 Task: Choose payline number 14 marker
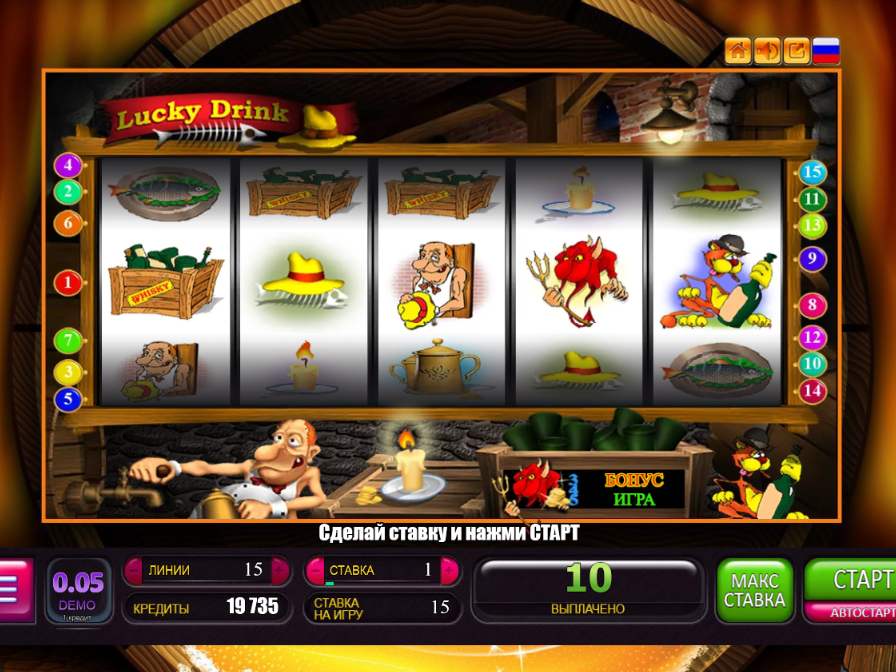click(812, 391)
